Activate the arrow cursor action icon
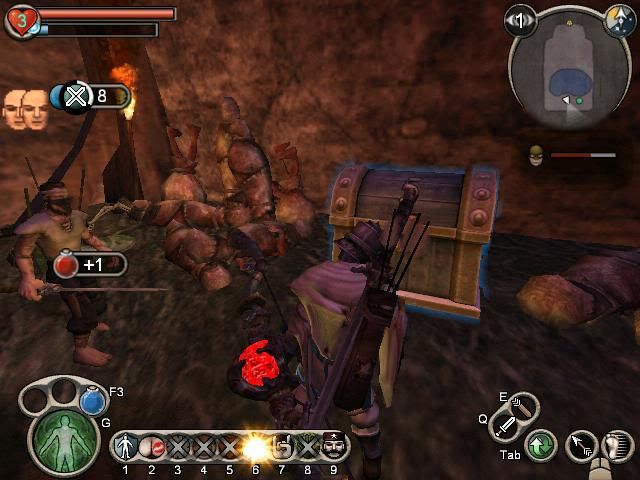This screenshot has width=640, height=480. pos(580,446)
